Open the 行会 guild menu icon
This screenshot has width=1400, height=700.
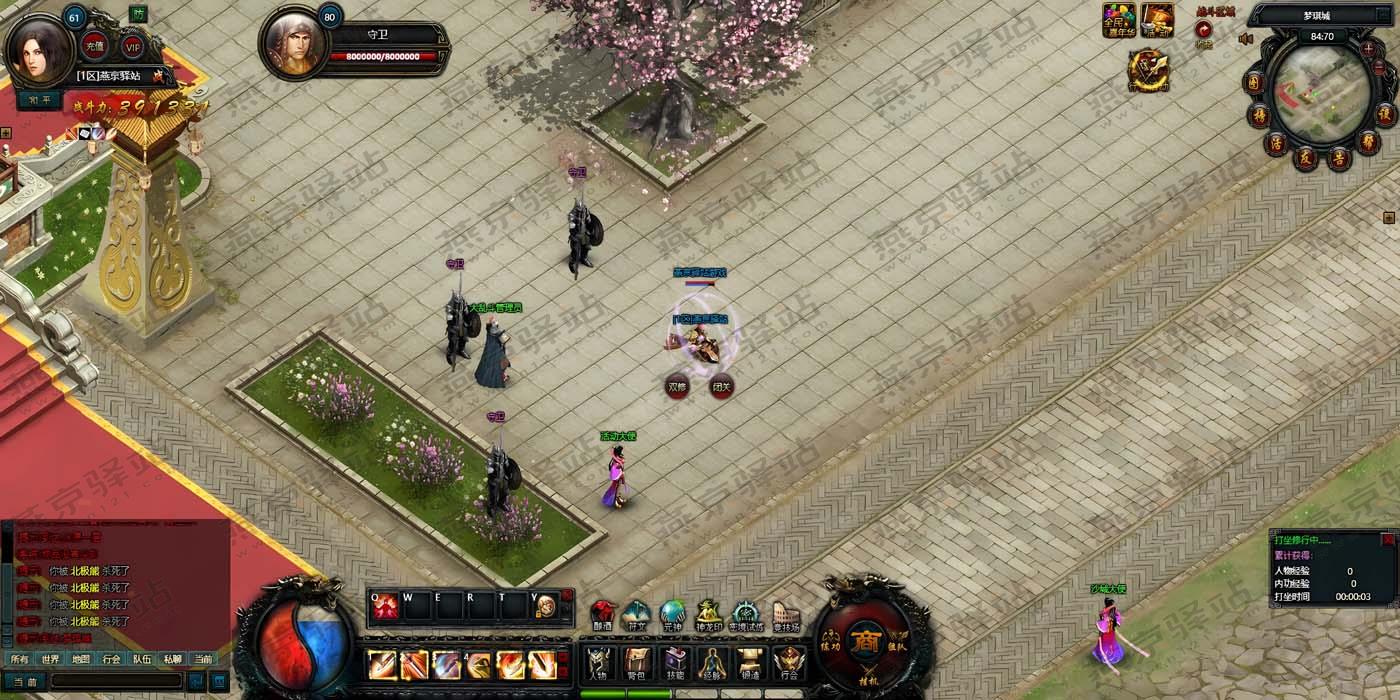click(x=789, y=664)
